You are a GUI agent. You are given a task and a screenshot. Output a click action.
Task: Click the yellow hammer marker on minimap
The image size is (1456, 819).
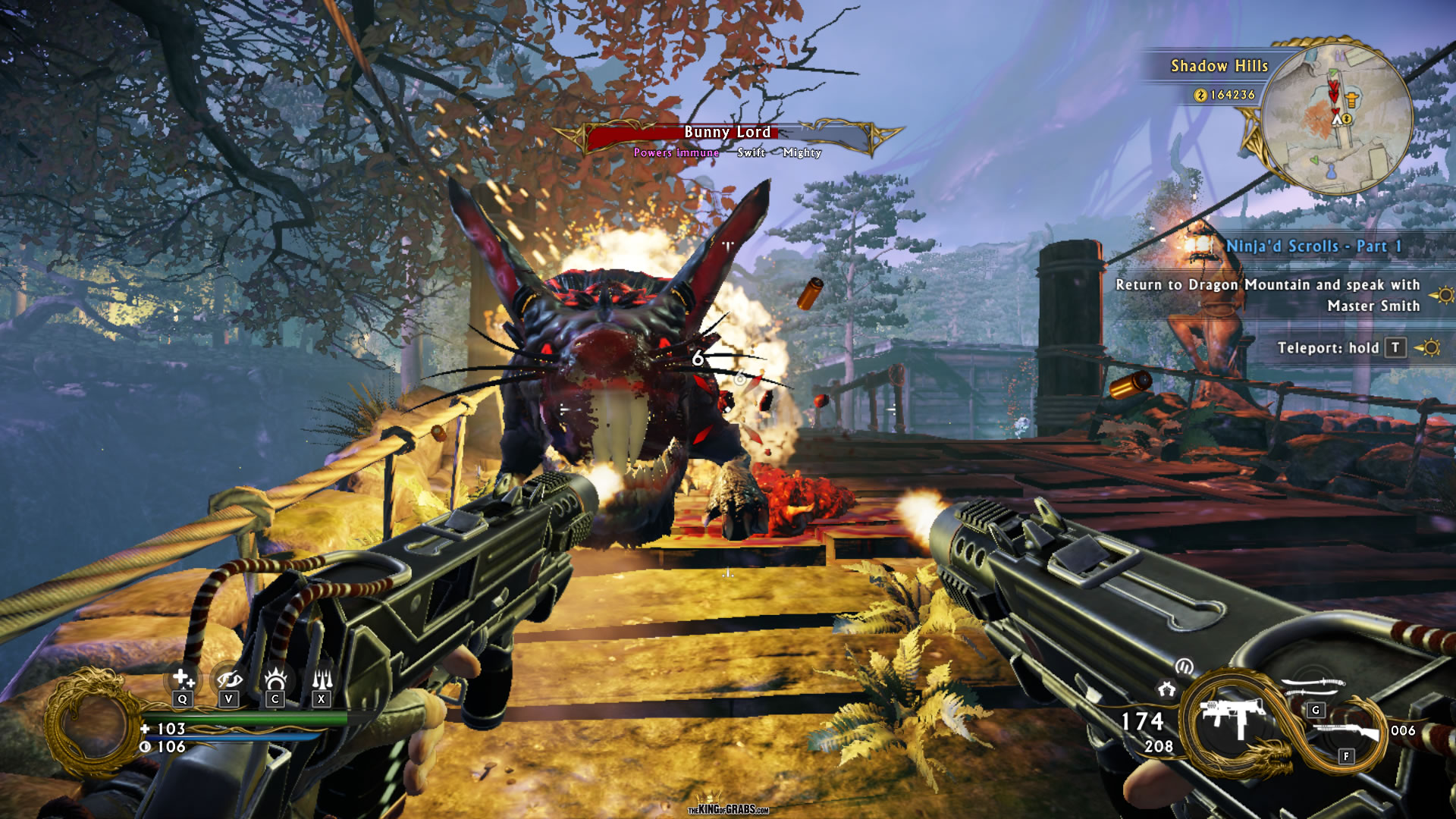[x=1351, y=99]
